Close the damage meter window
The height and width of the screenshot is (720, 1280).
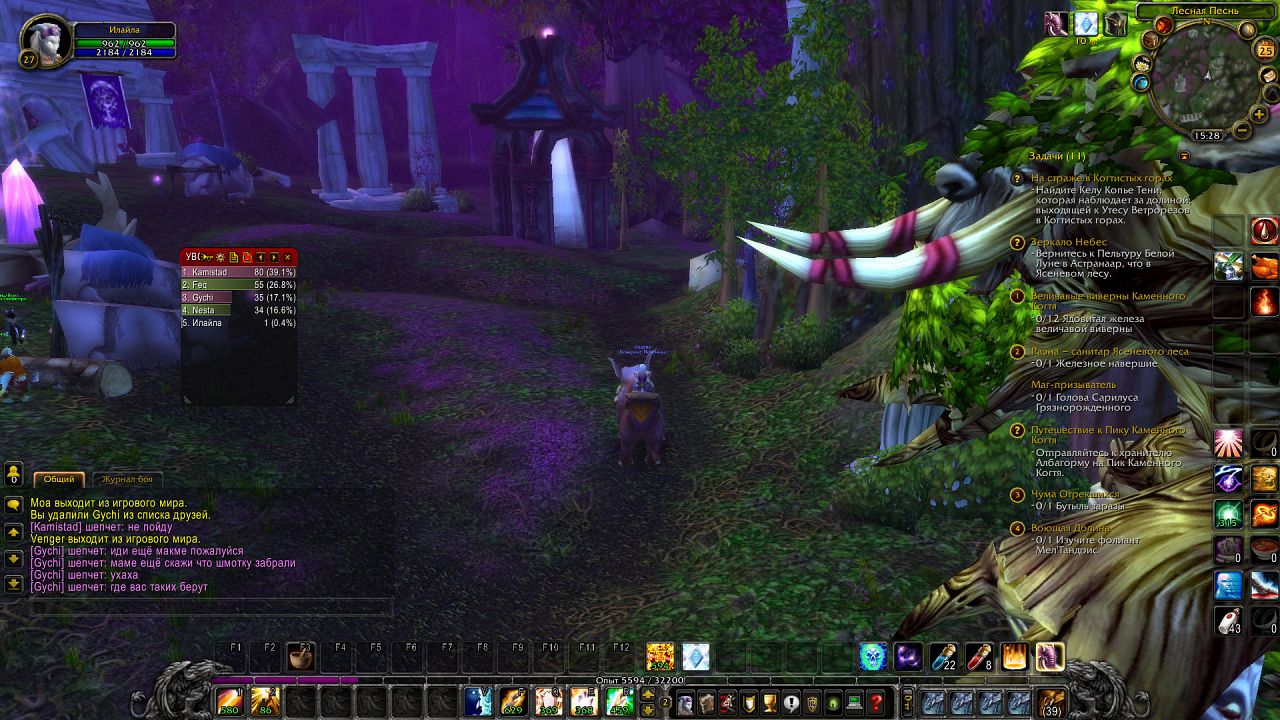pyautogui.click(x=288, y=257)
